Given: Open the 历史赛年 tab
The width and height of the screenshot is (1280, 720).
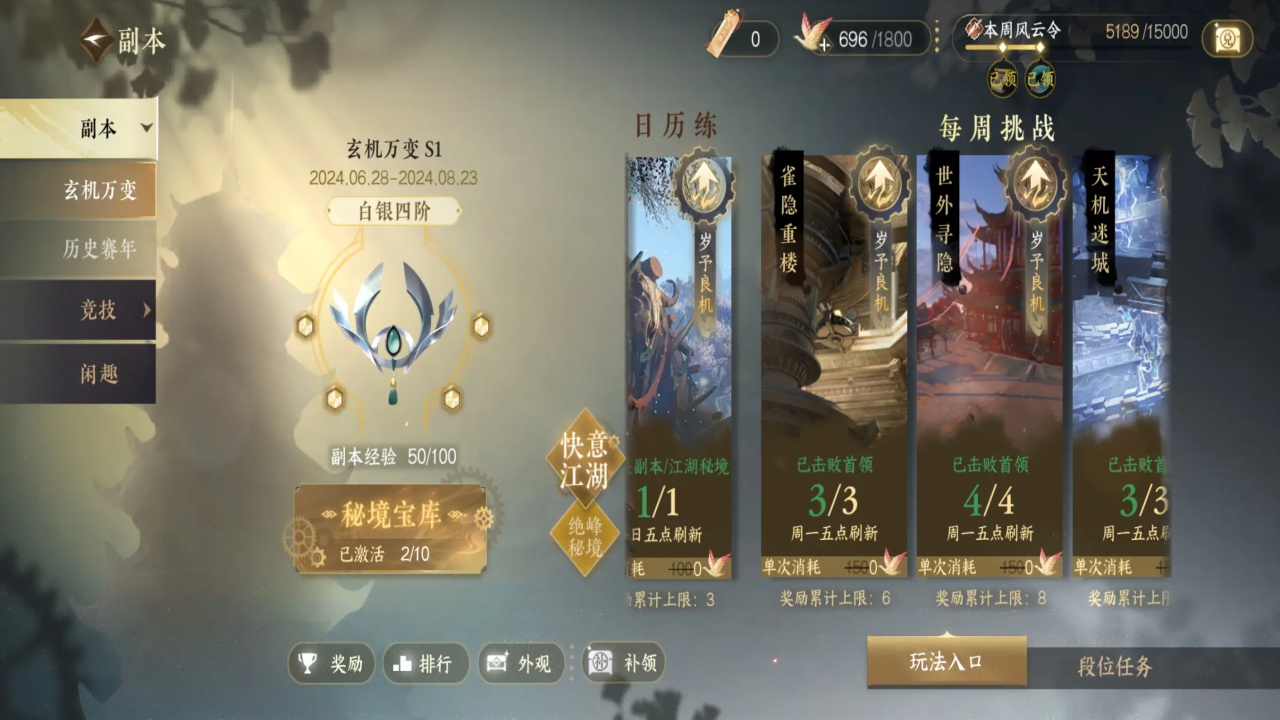Looking at the screenshot, I should (99, 249).
